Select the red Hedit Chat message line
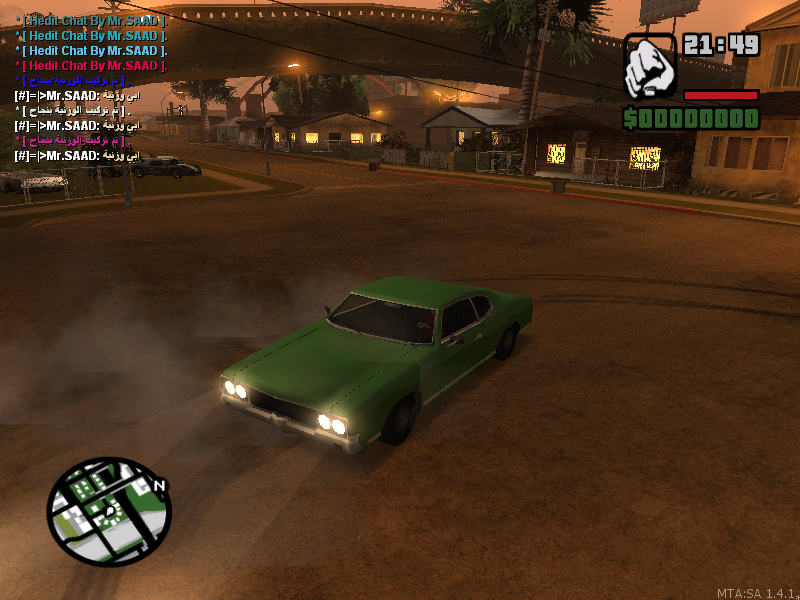Viewport: 800px width, 600px height. click(x=94, y=65)
